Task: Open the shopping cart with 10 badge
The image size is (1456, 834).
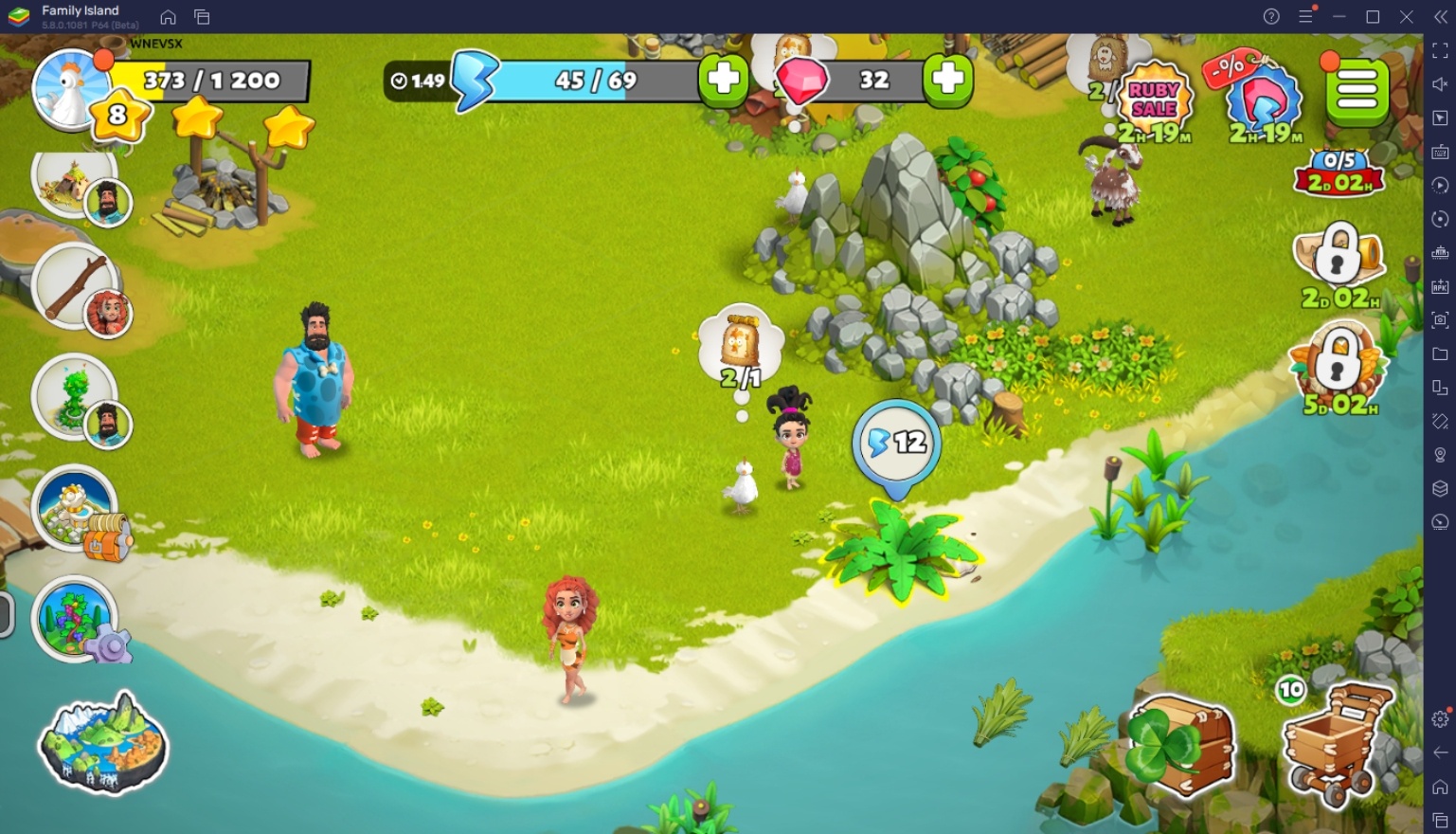Action: coord(1338,749)
